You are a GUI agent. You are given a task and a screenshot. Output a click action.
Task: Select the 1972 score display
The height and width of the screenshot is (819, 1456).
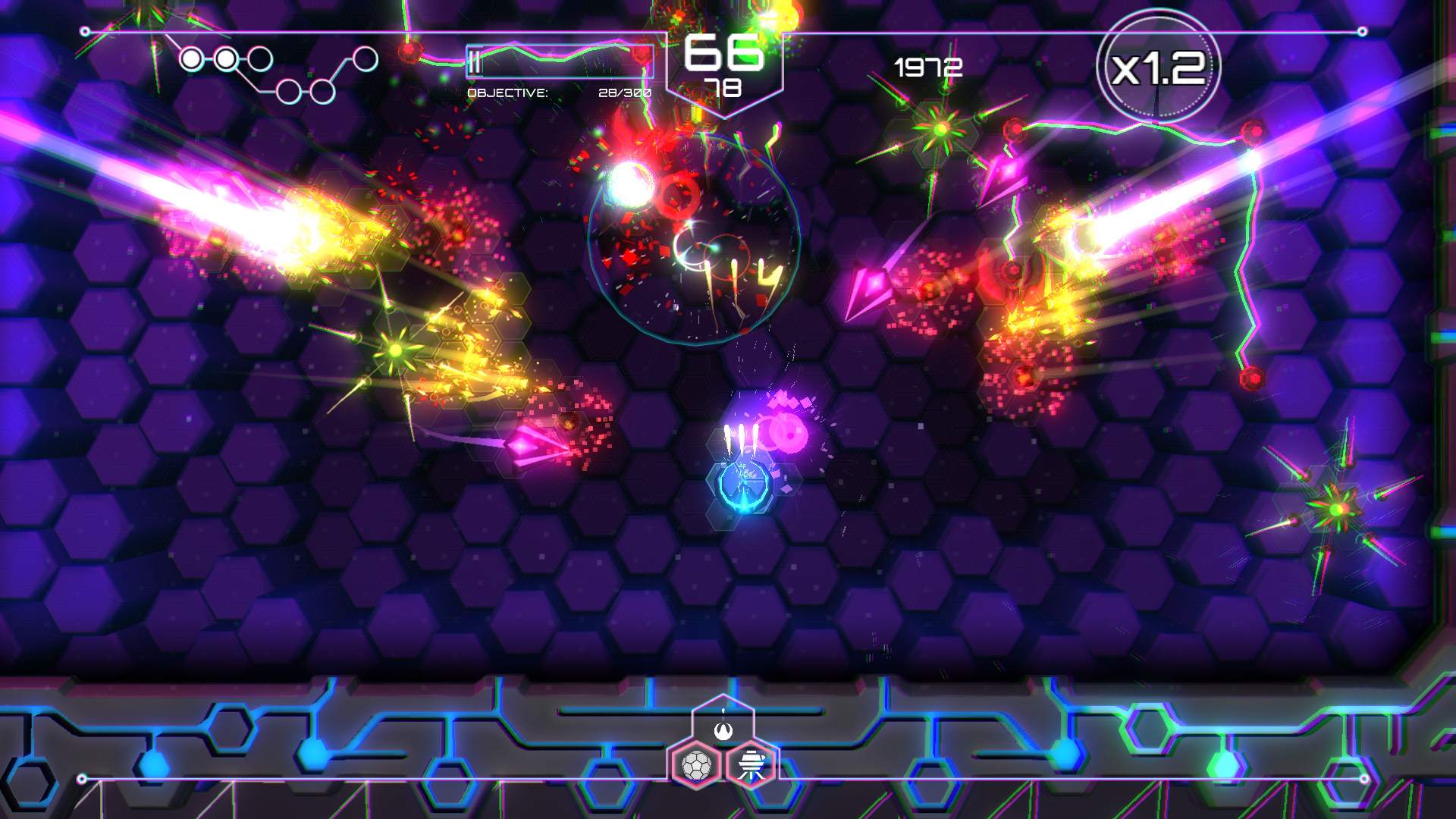pyautogui.click(x=927, y=67)
